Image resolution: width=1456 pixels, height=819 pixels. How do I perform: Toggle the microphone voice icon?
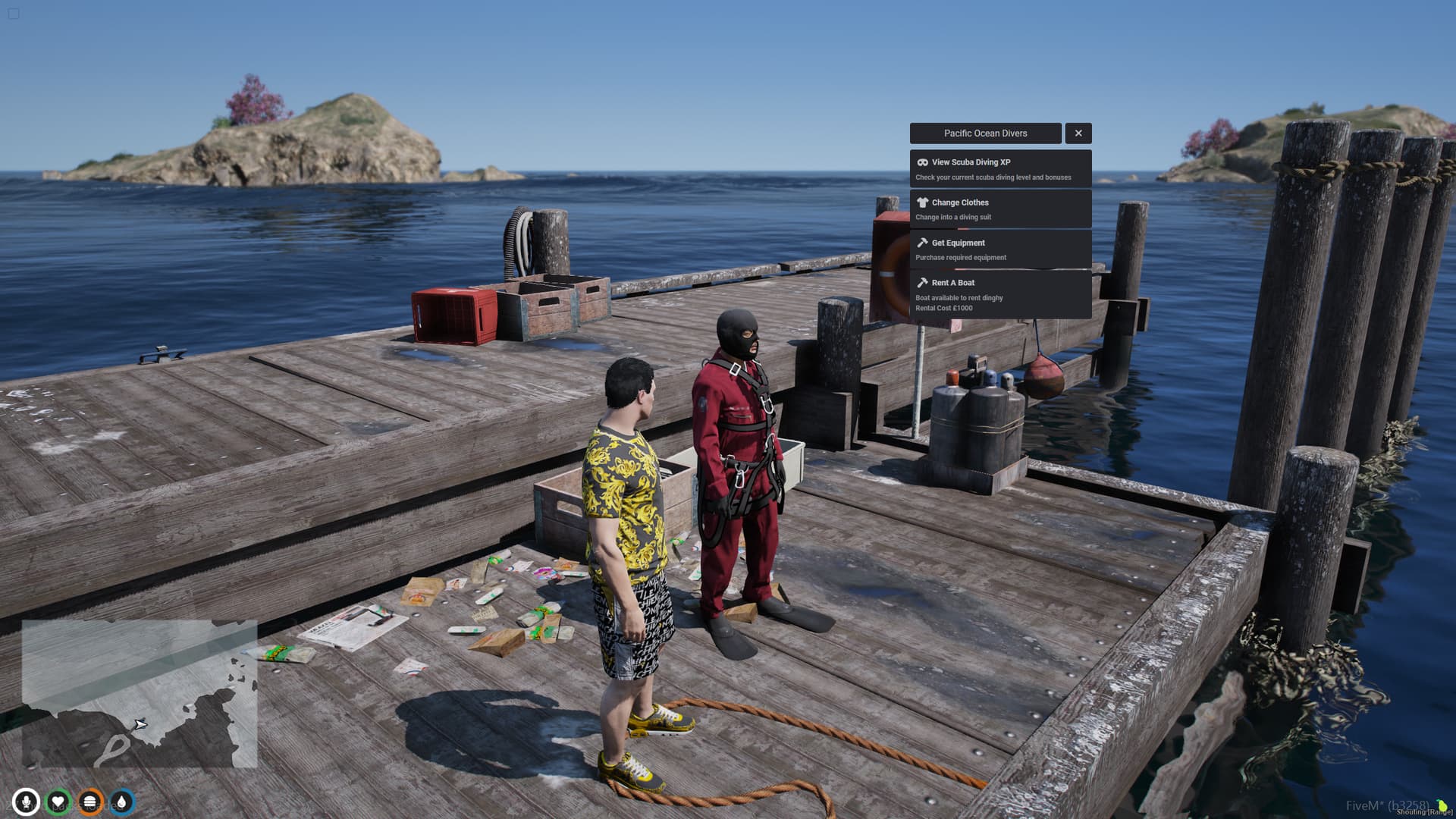click(x=26, y=802)
